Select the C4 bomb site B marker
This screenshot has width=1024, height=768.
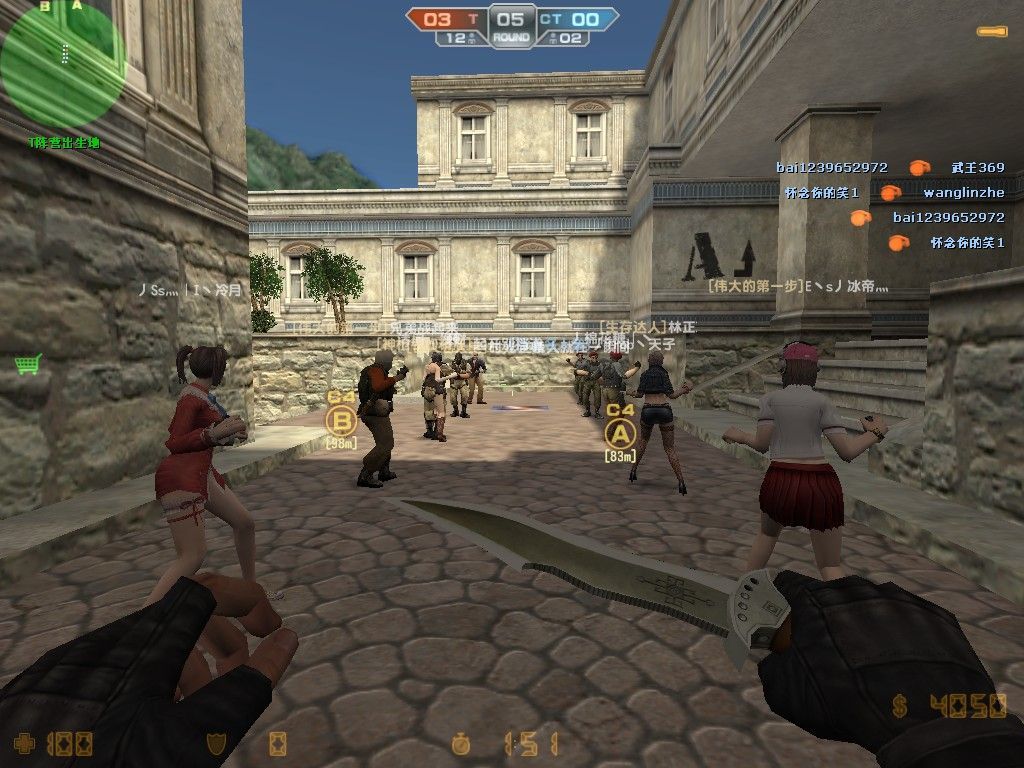tap(342, 420)
